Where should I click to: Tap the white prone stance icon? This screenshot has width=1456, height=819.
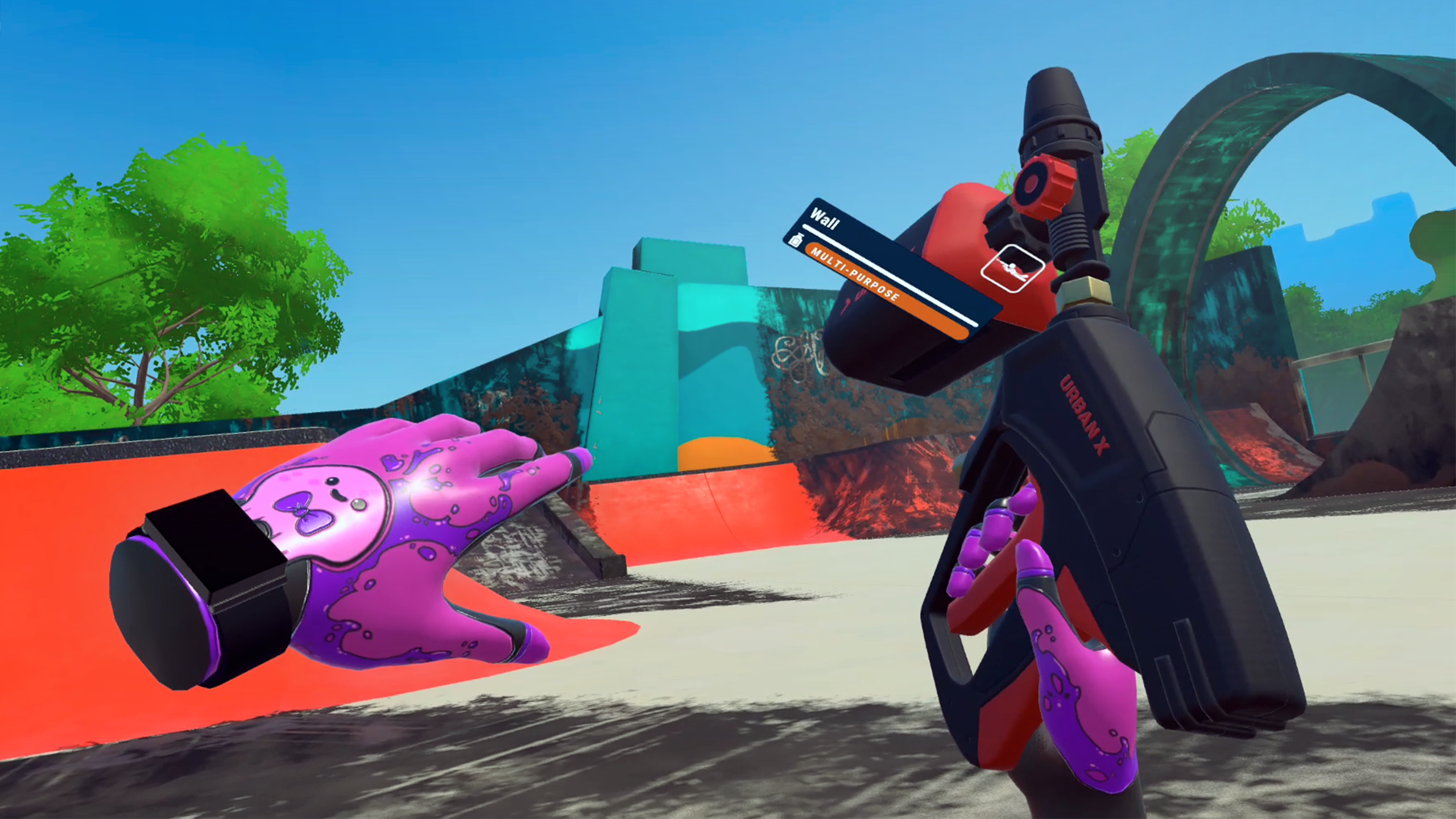point(1013,268)
